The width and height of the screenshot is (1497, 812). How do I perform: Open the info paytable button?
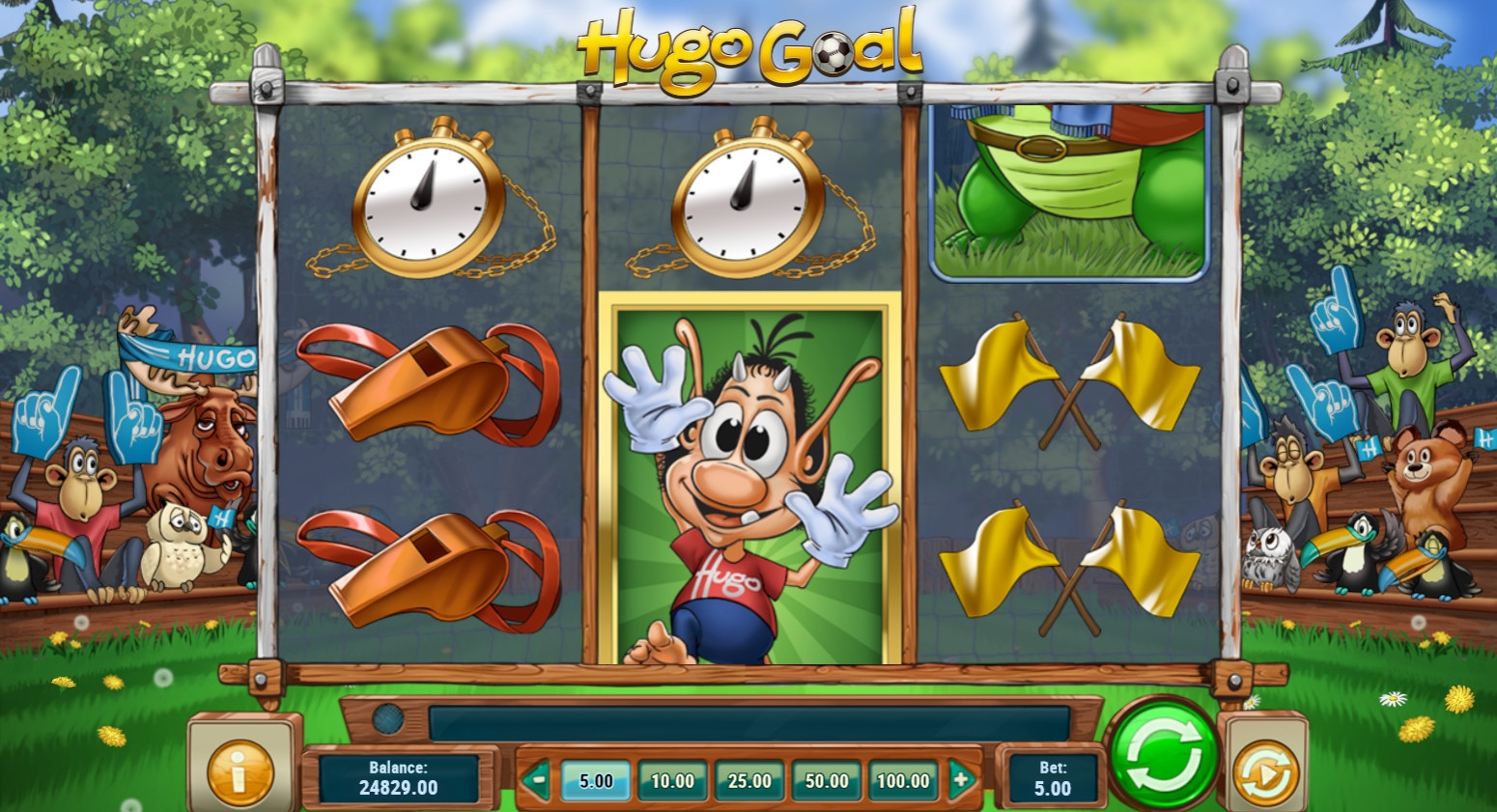pos(240,771)
